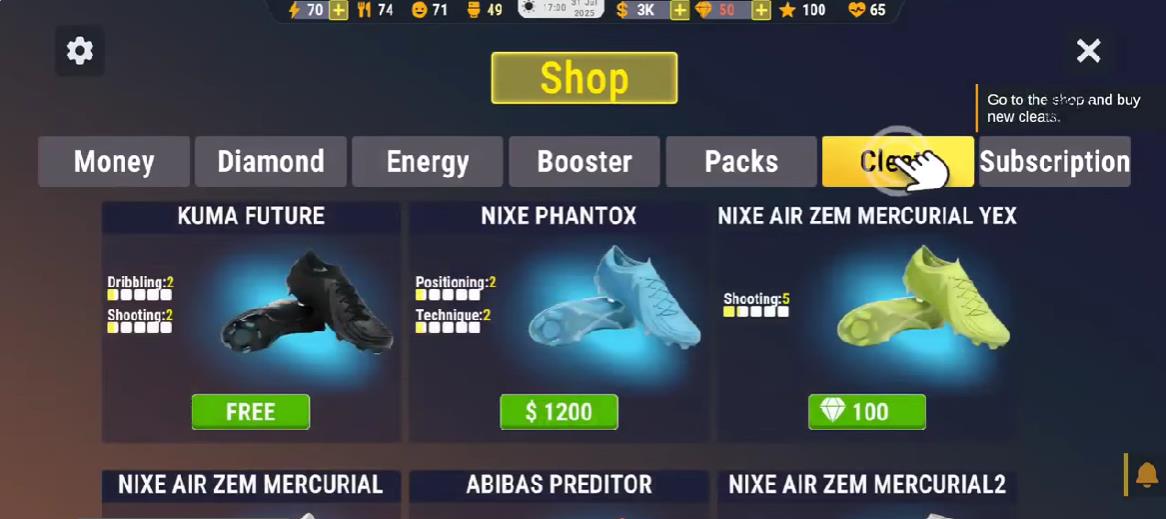Show the Booster category
The width and height of the screenshot is (1166, 519).
click(584, 162)
